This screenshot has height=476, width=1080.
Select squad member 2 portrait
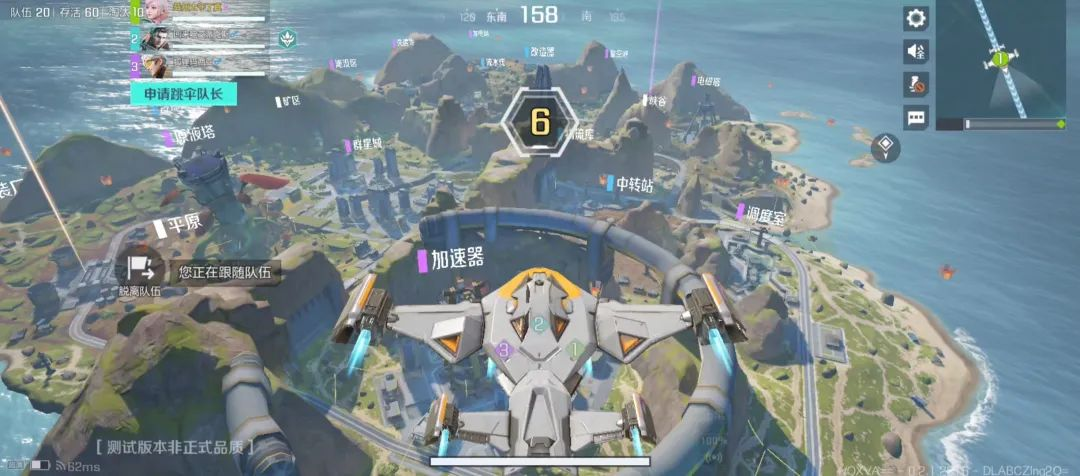[x=155, y=40]
